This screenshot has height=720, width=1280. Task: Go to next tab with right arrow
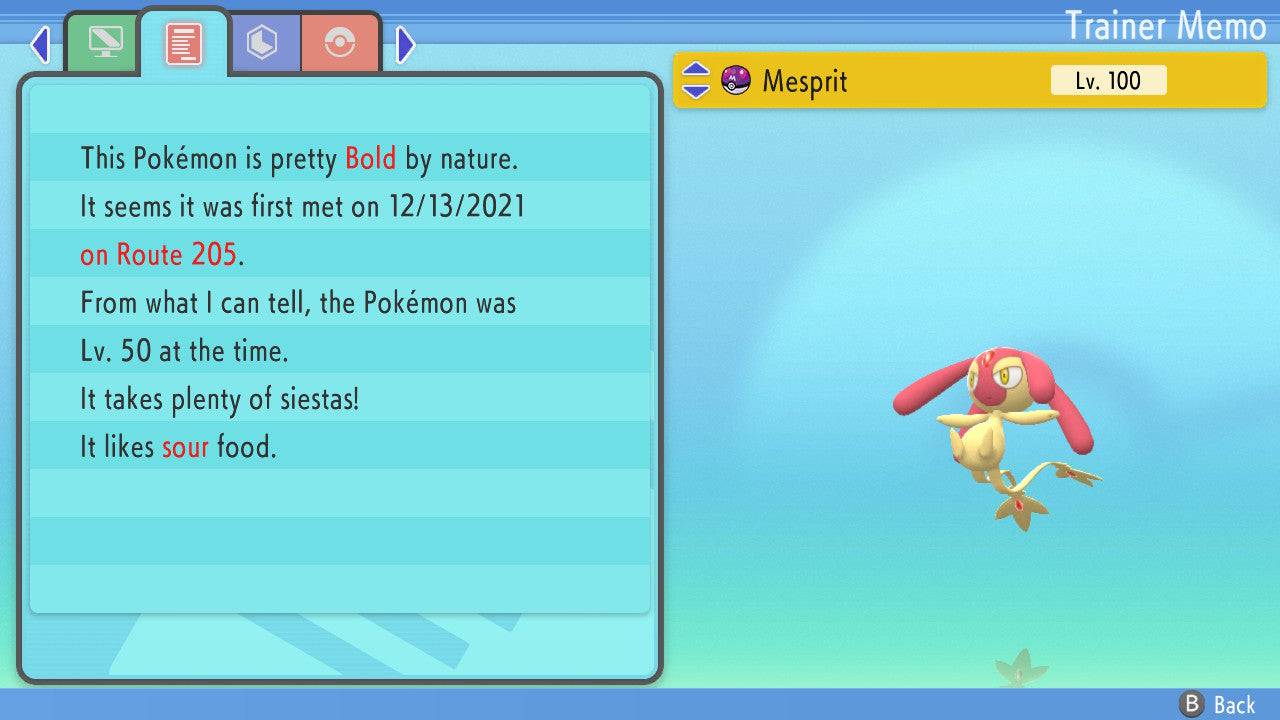click(x=405, y=44)
